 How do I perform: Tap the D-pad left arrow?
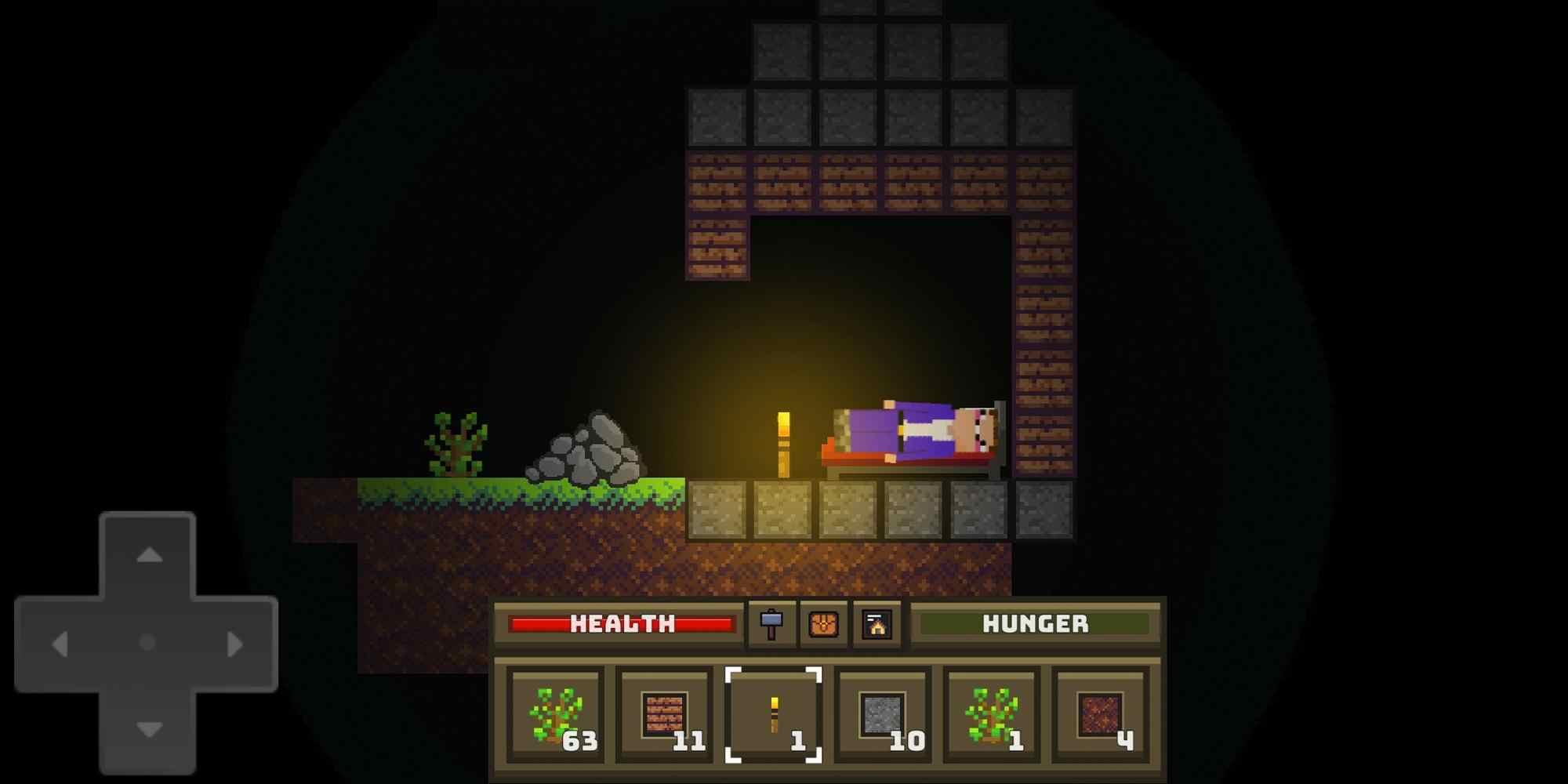[60, 644]
